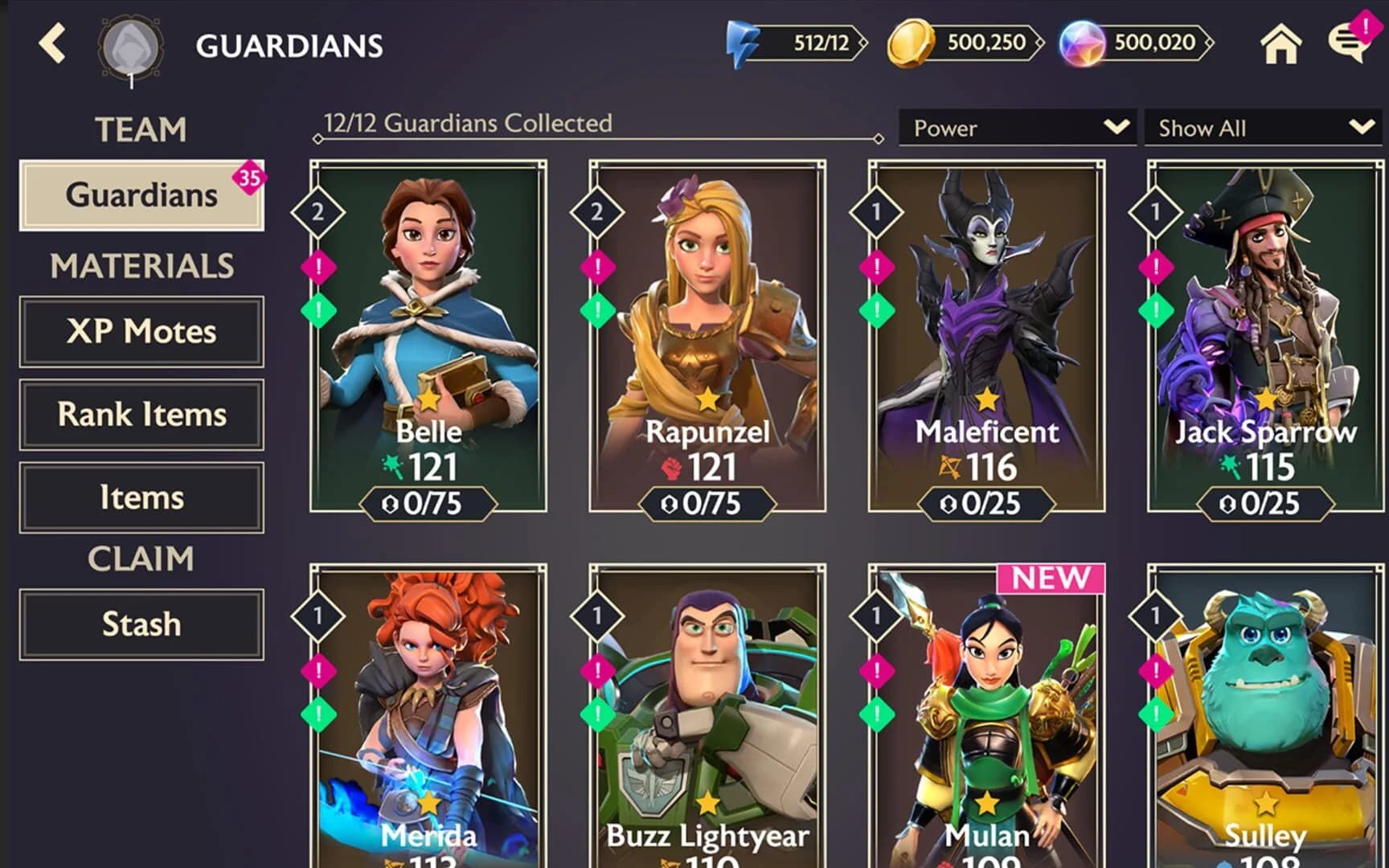Open the Power sorting dropdown

[x=1016, y=127]
